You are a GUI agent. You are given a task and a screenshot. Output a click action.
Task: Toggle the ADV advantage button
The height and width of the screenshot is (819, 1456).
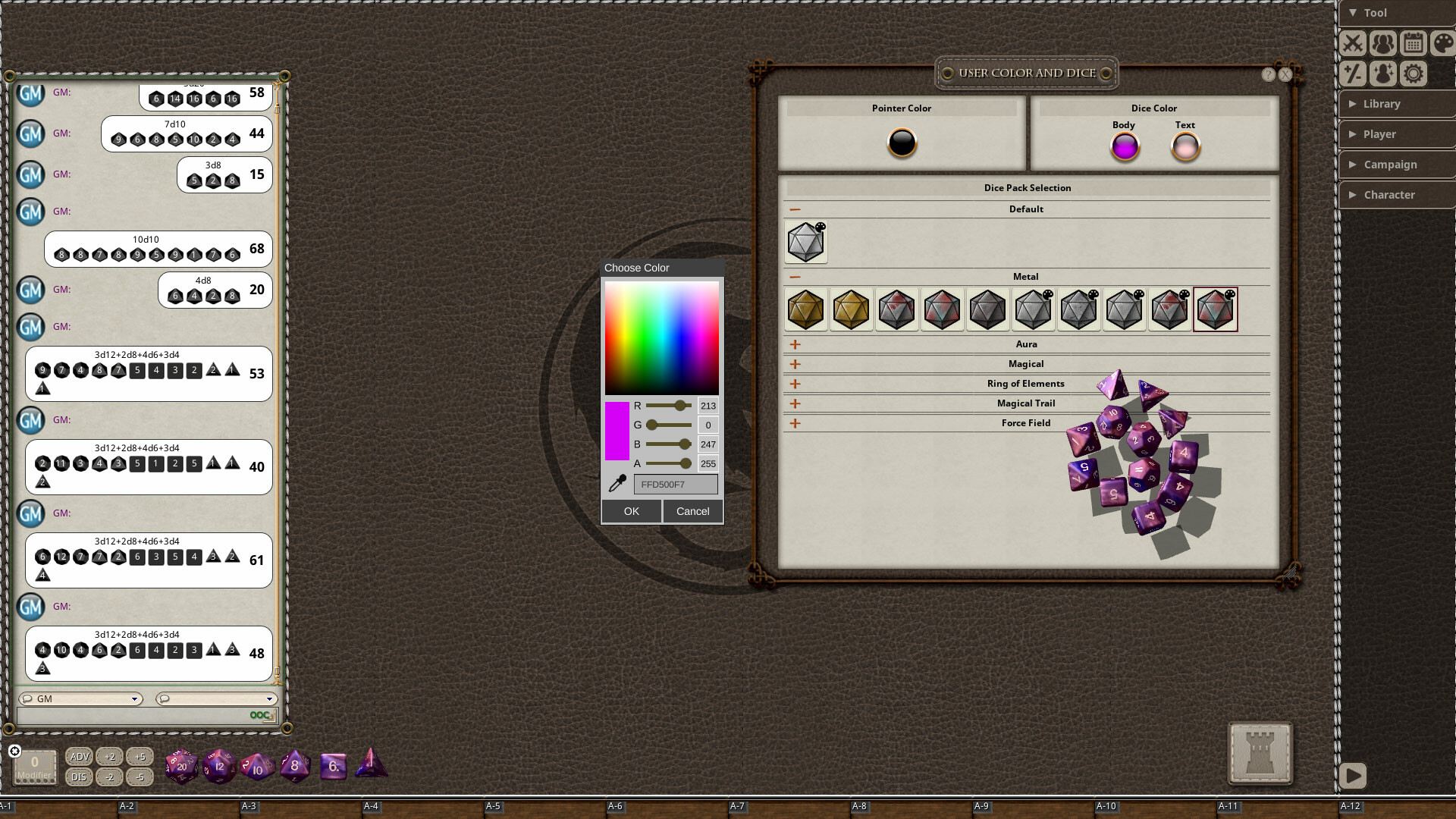click(79, 756)
